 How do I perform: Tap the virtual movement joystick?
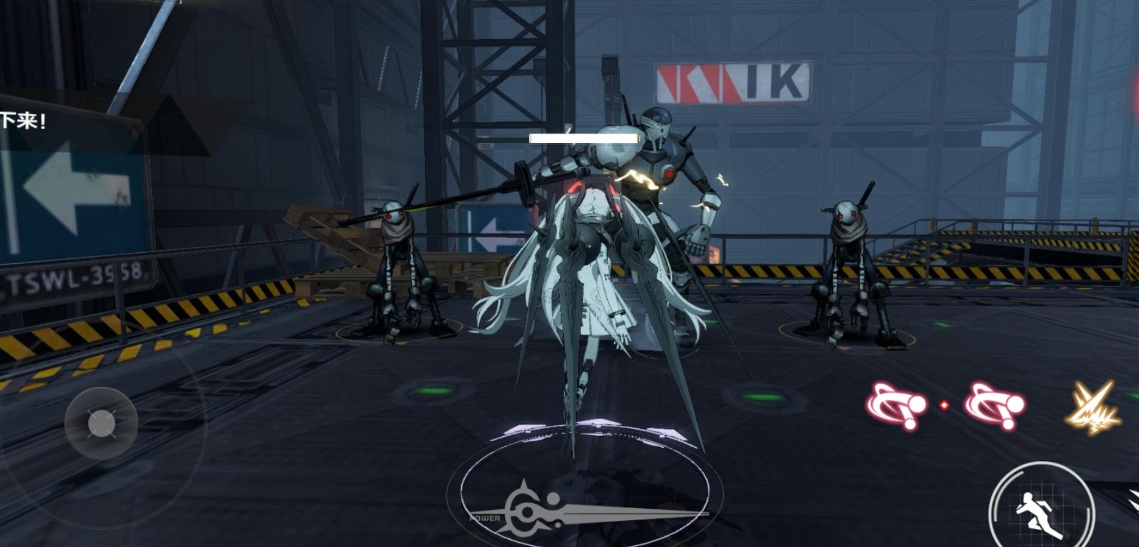point(101,424)
